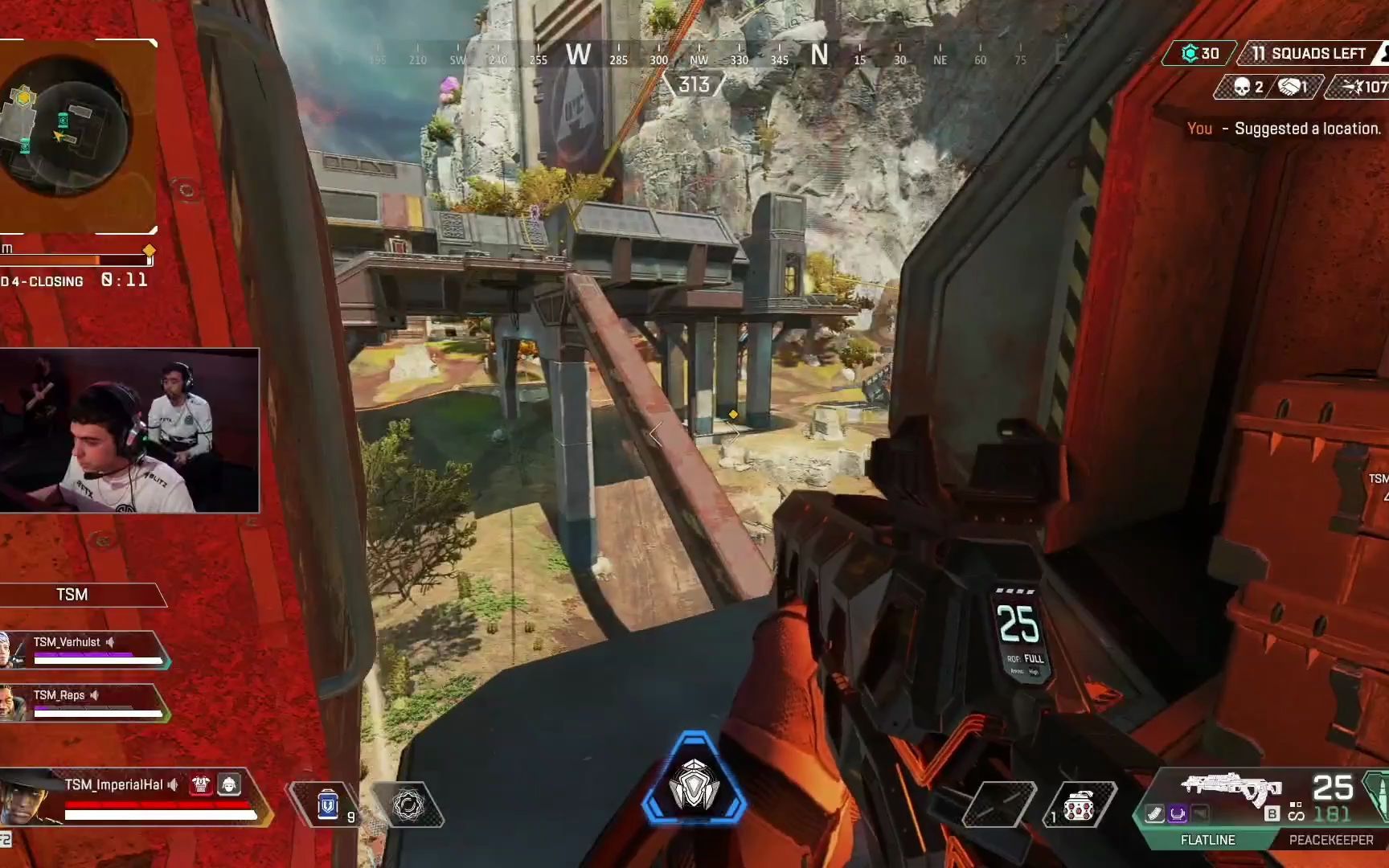Use the shield cell item slot

click(328, 805)
